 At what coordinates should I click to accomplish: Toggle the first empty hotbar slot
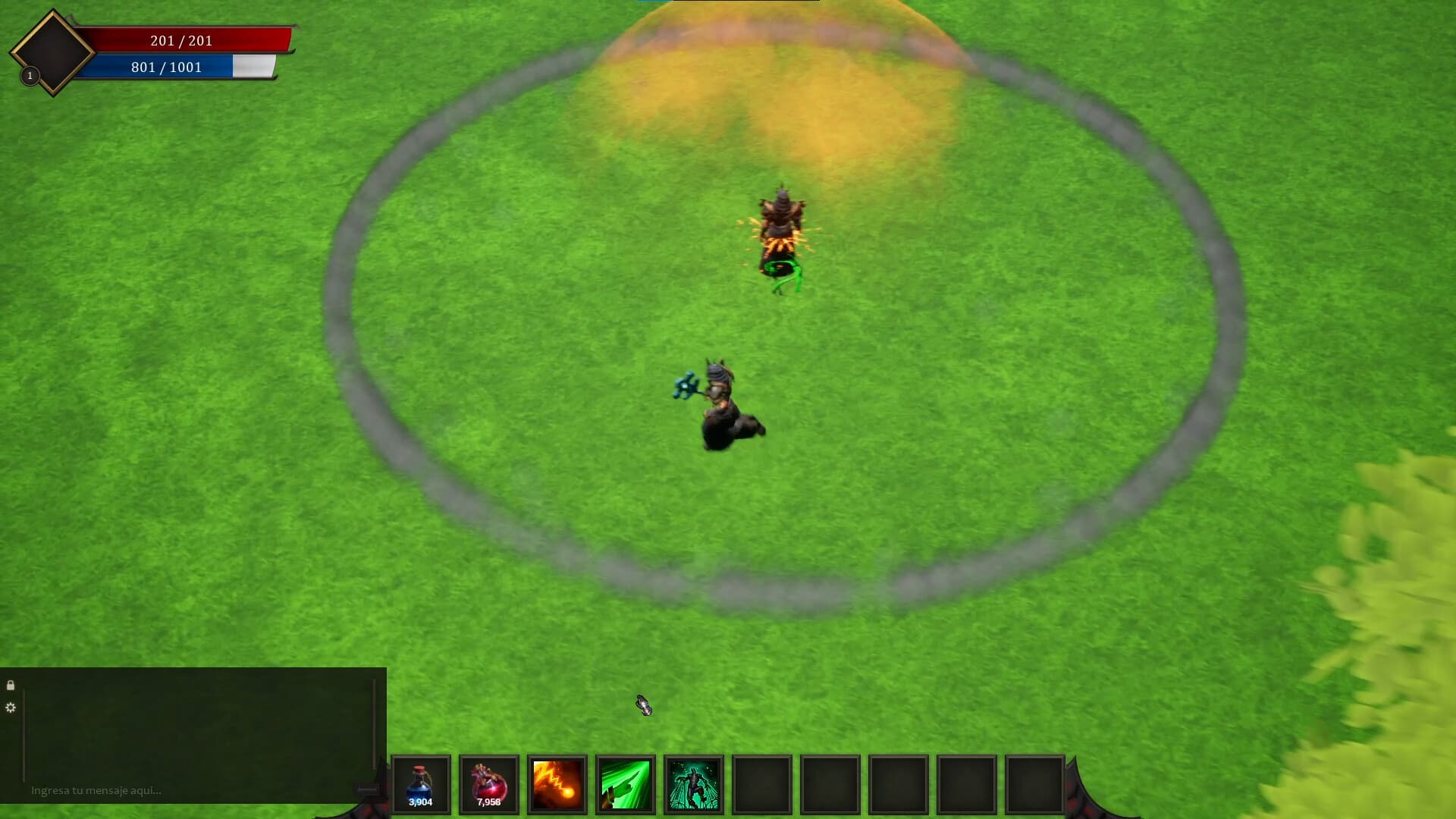762,784
